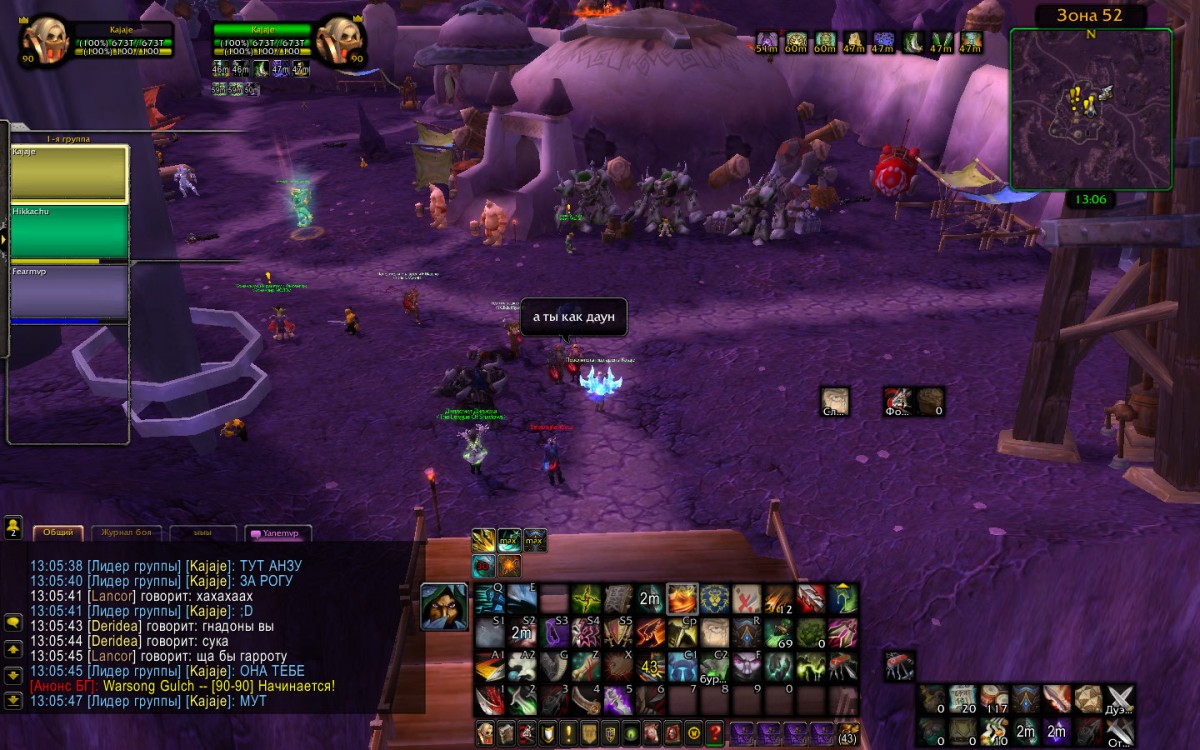
Task: Open the chat speech bubble menu button
Action: pos(14,622)
